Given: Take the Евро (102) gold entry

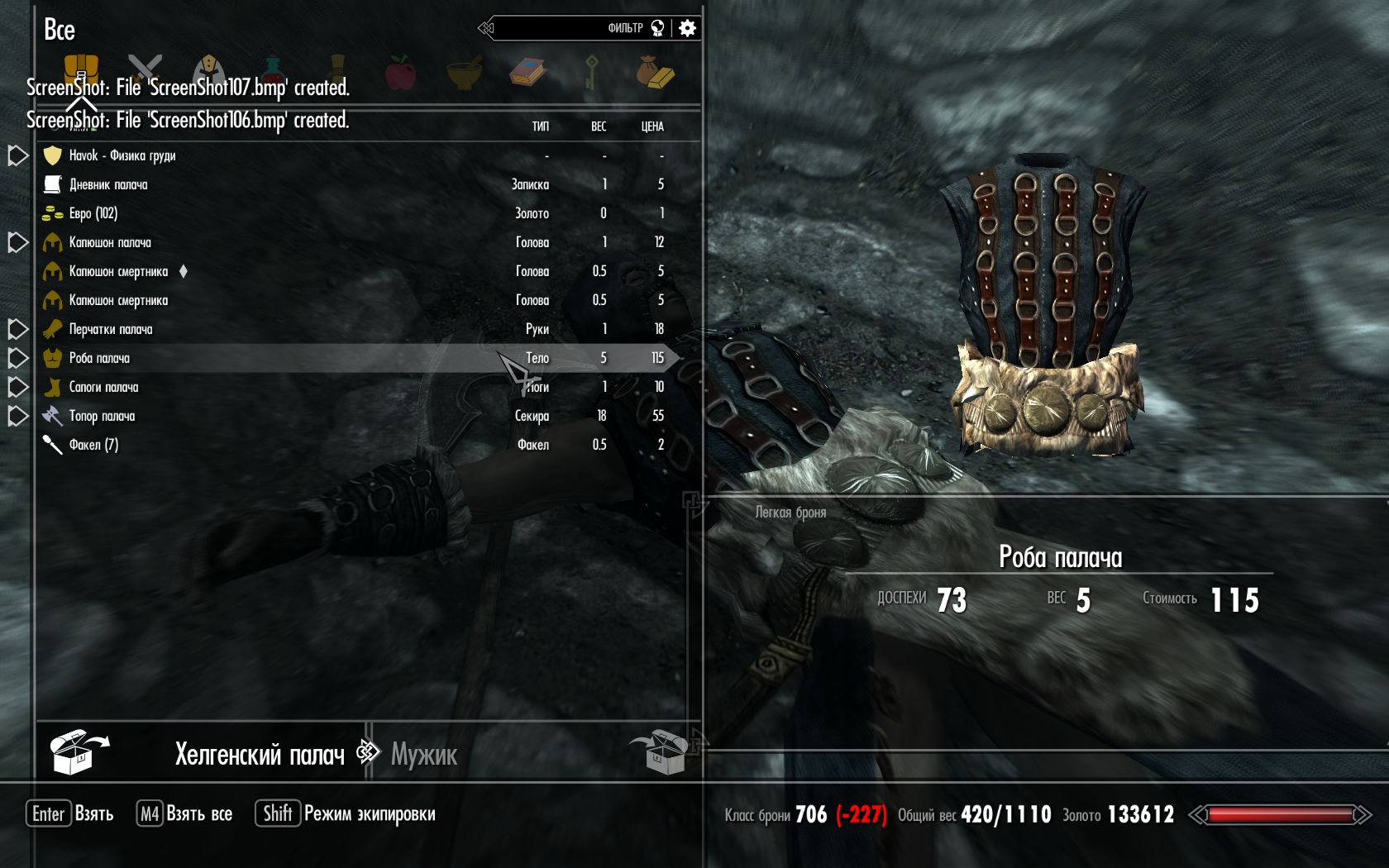Looking at the screenshot, I should pyautogui.click(x=93, y=213).
